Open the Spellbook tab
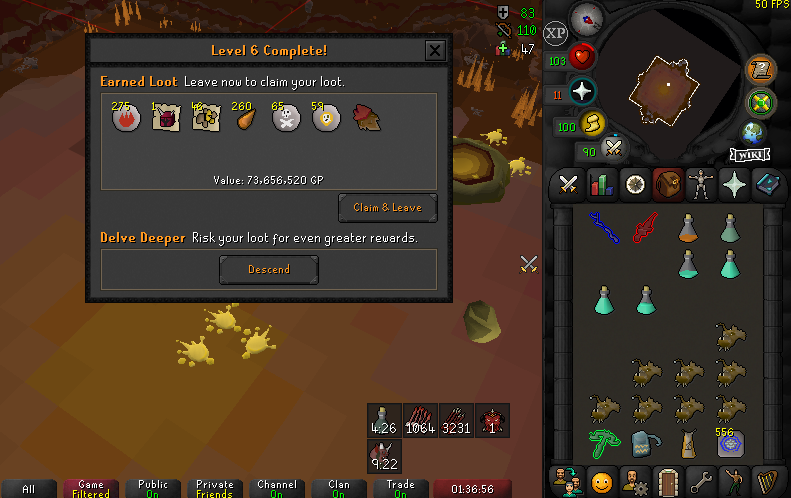This screenshot has height=498, width=791. (766, 184)
